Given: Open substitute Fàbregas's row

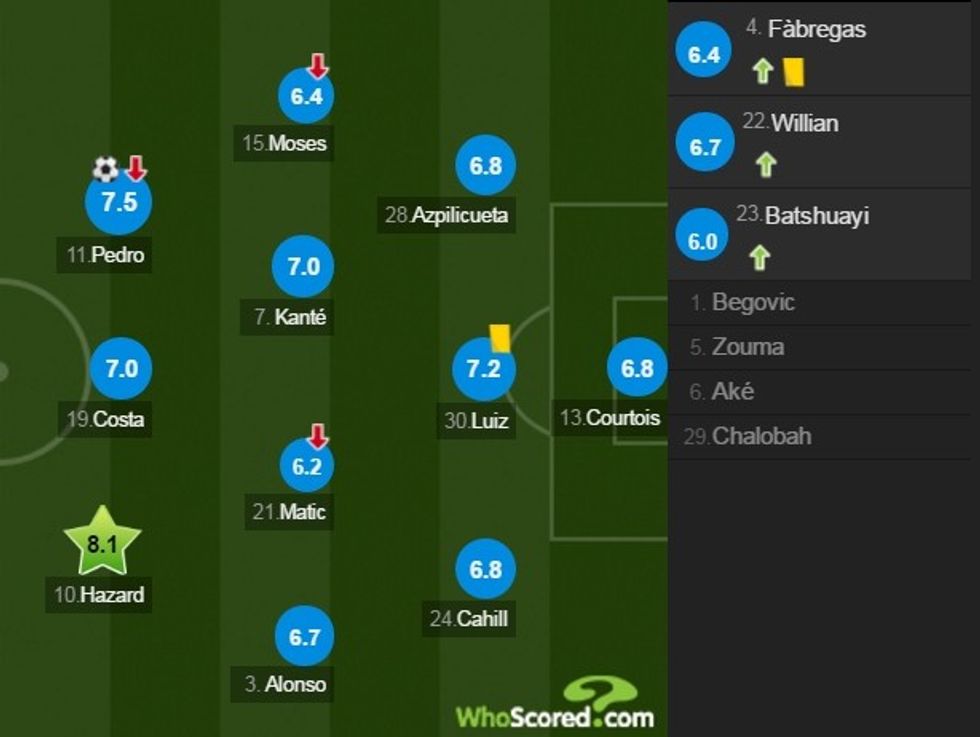Looking at the screenshot, I should (x=818, y=48).
